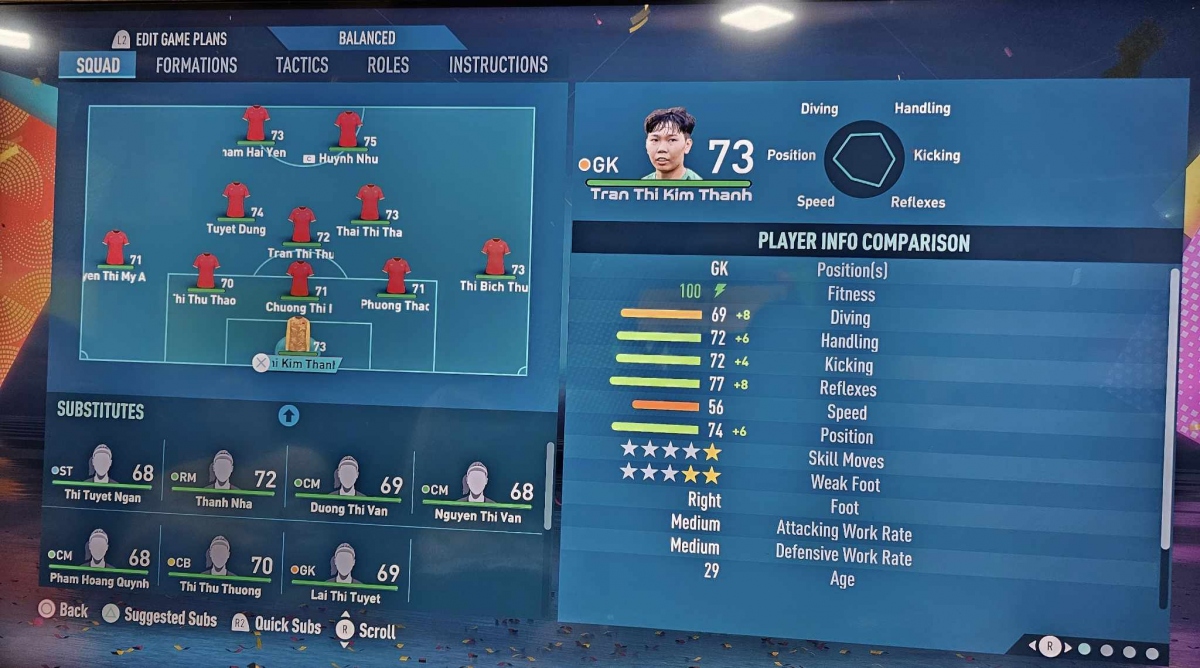Select right-side player Thi Bich Thuy

(x=495, y=258)
